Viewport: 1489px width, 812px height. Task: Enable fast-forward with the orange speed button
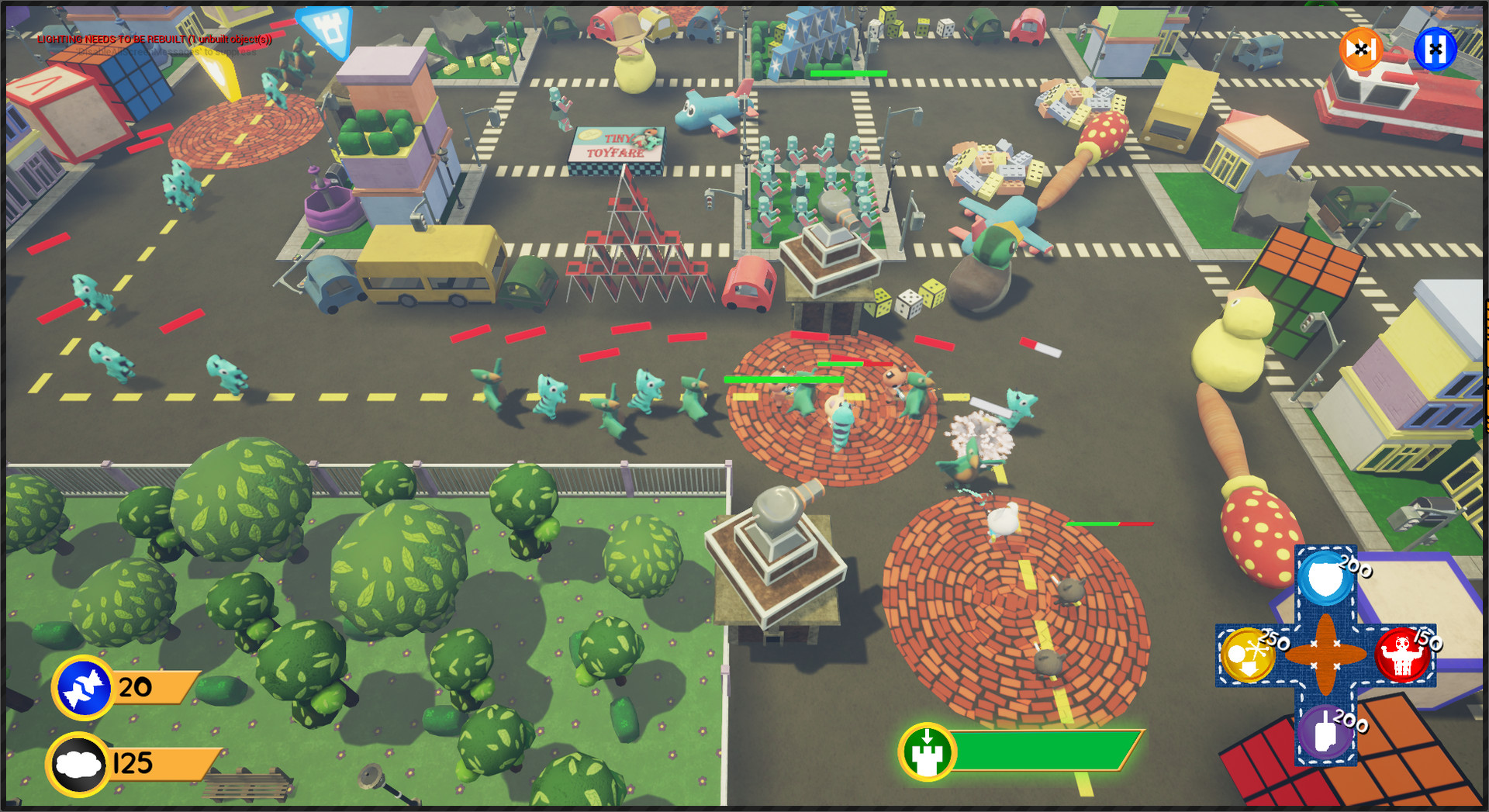click(x=1359, y=50)
